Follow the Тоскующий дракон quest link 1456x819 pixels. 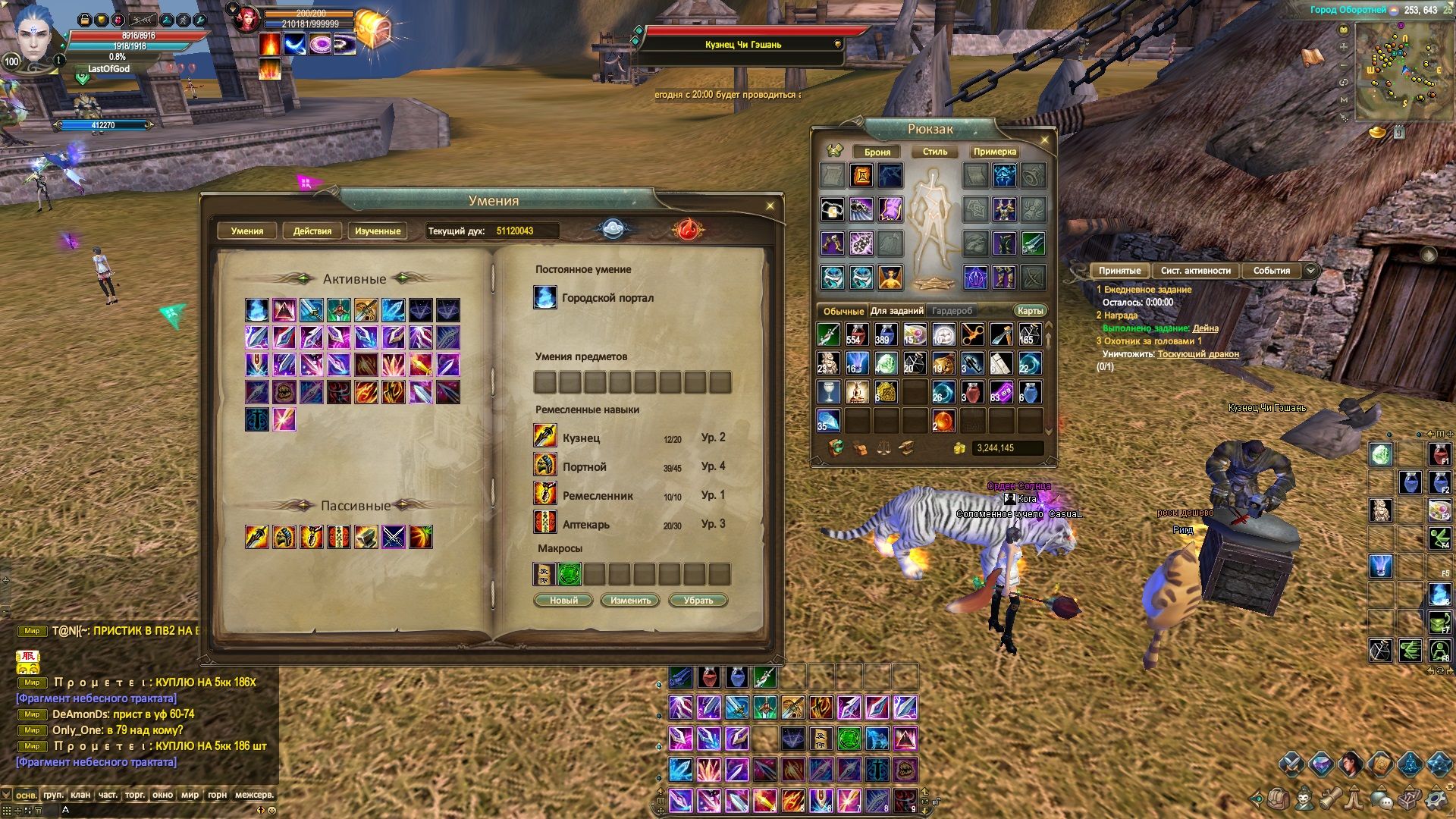[x=1197, y=354]
